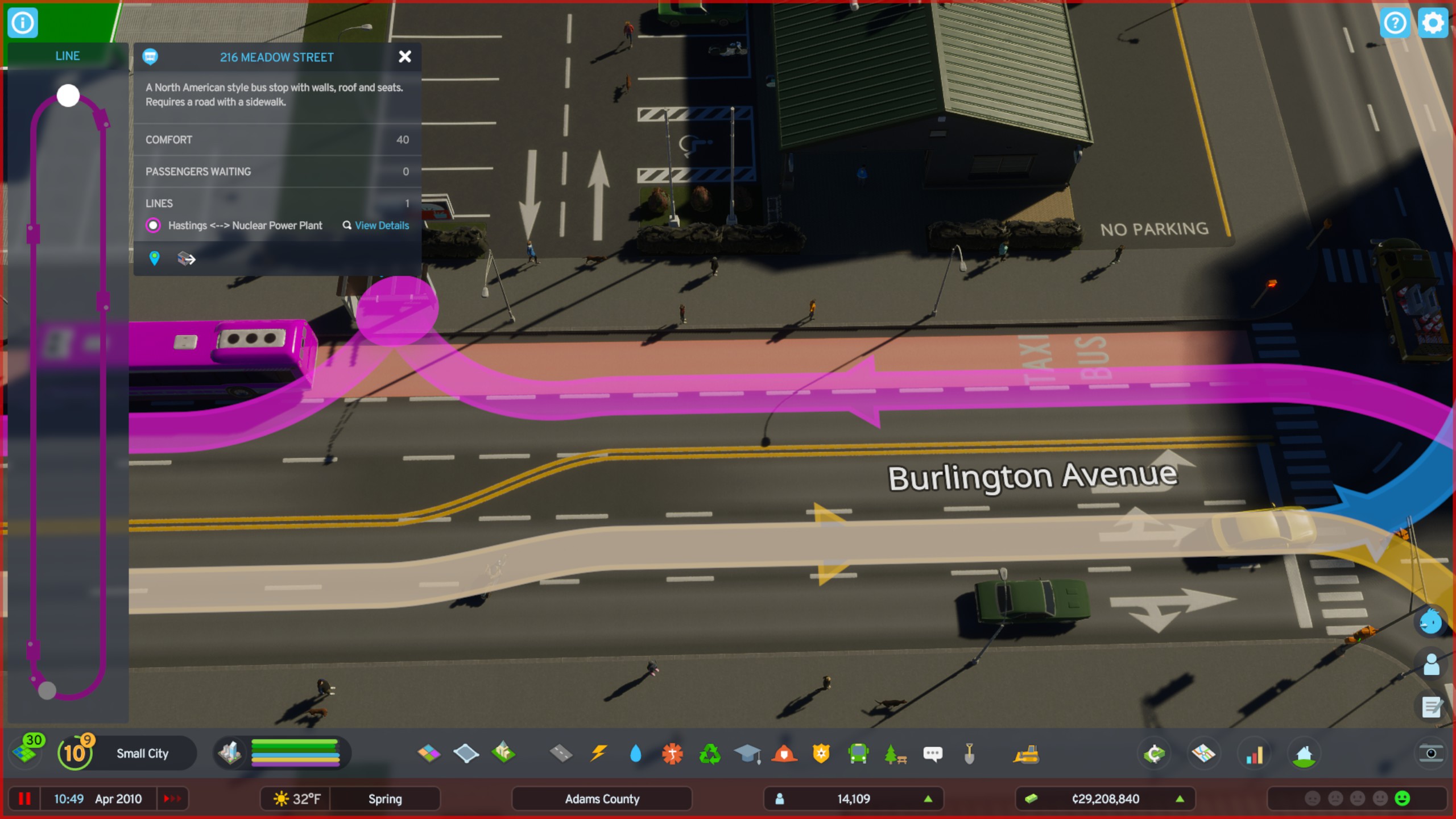Switch to the LINE tab
The width and height of the screenshot is (1456, 819).
point(68,56)
